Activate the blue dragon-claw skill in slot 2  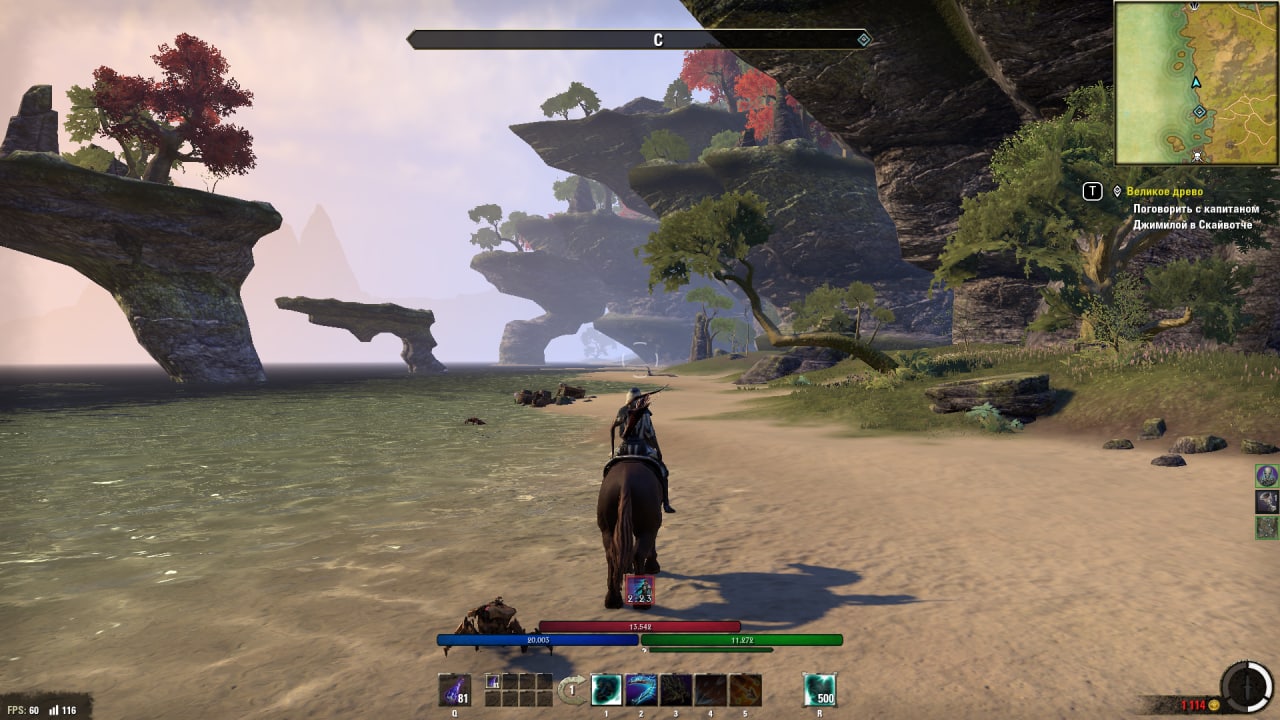pos(641,690)
